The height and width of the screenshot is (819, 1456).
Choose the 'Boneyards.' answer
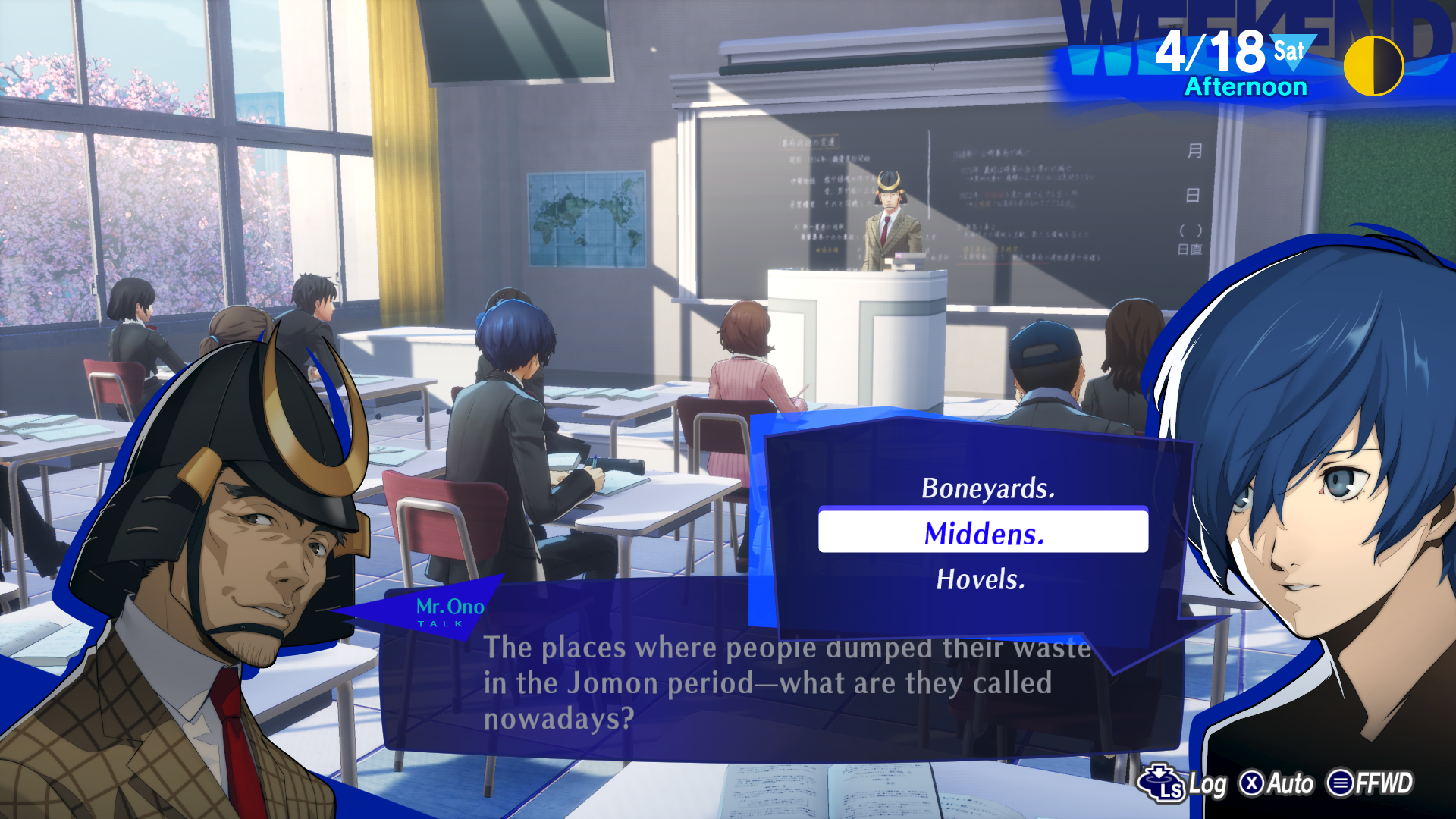[x=987, y=488]
